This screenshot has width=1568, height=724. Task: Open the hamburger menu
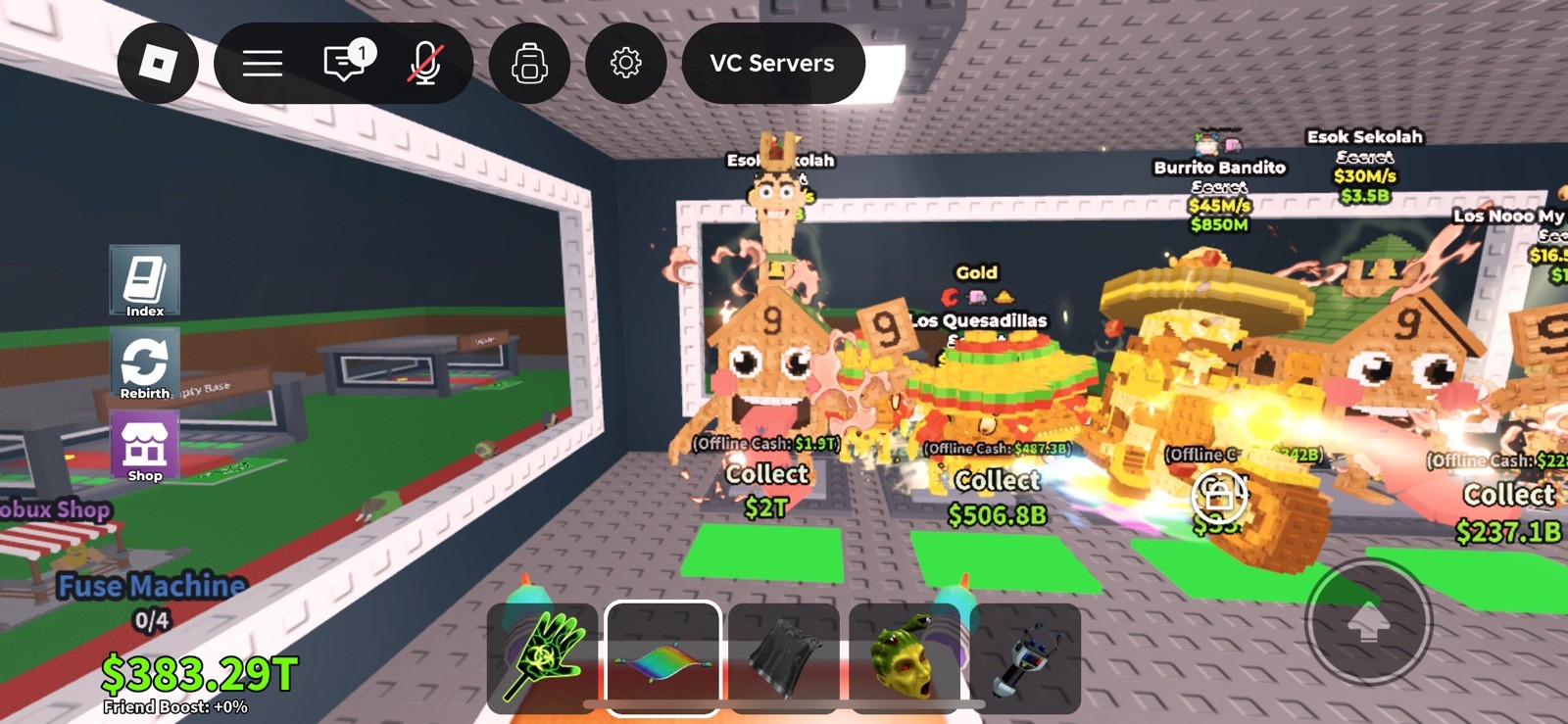[262, 63]
